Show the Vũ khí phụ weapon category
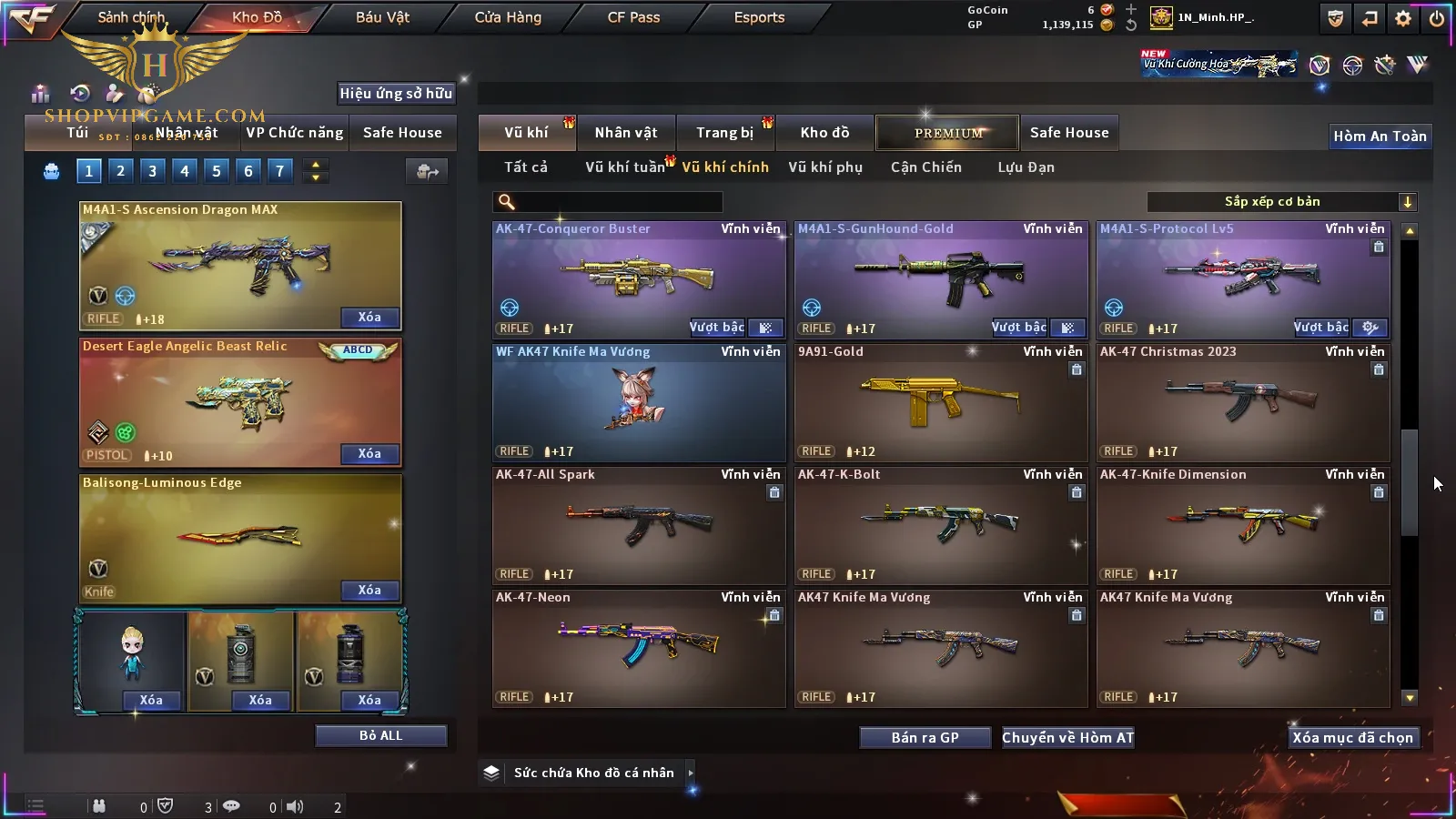 (824, 167)
